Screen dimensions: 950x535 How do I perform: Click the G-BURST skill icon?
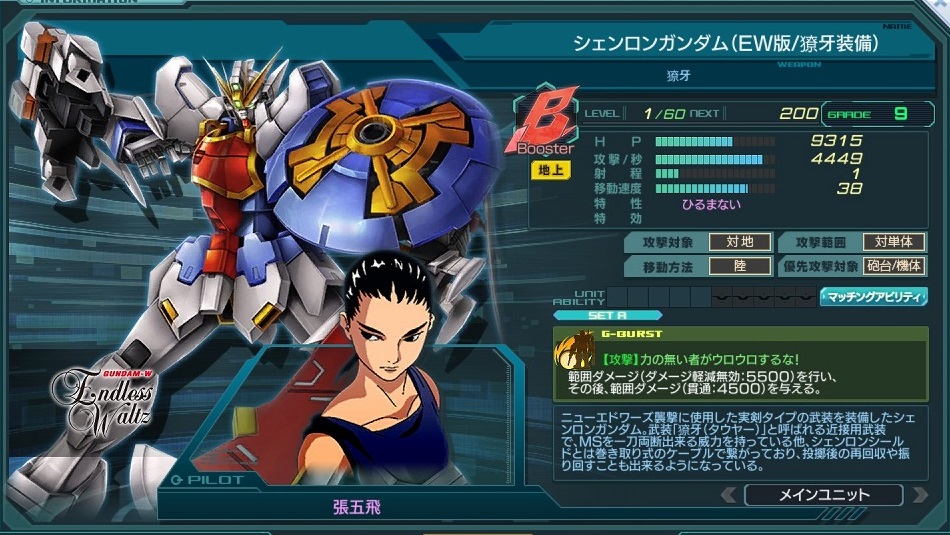(x=577, y=354)
